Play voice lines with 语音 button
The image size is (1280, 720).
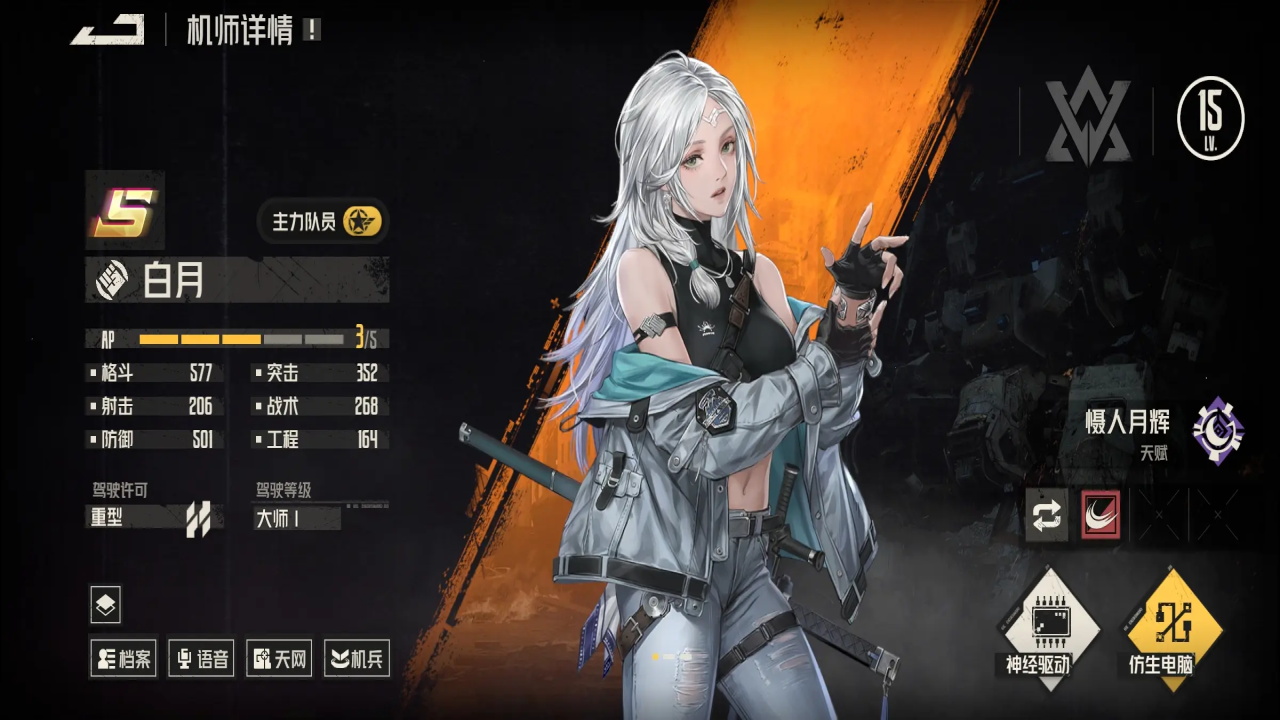[201, 658]
